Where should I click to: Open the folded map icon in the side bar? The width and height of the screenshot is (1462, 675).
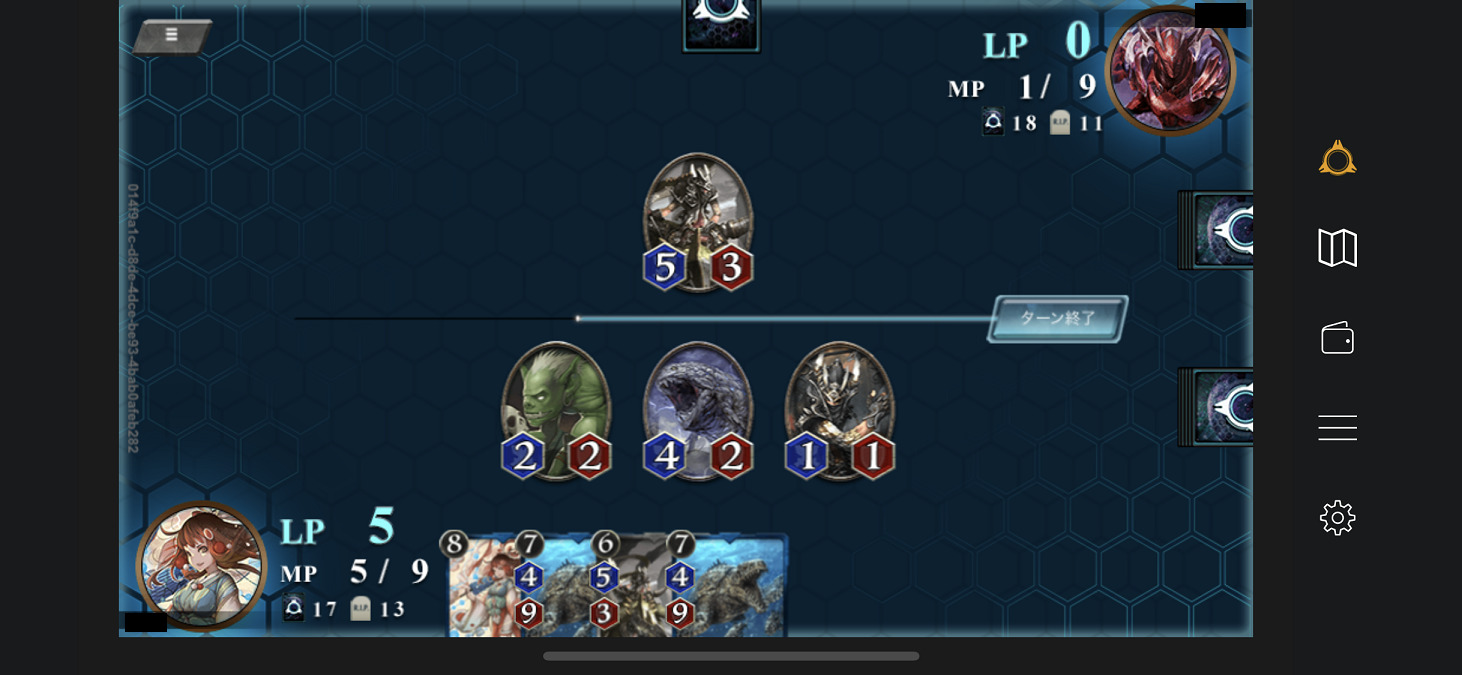click(1337, 248)
